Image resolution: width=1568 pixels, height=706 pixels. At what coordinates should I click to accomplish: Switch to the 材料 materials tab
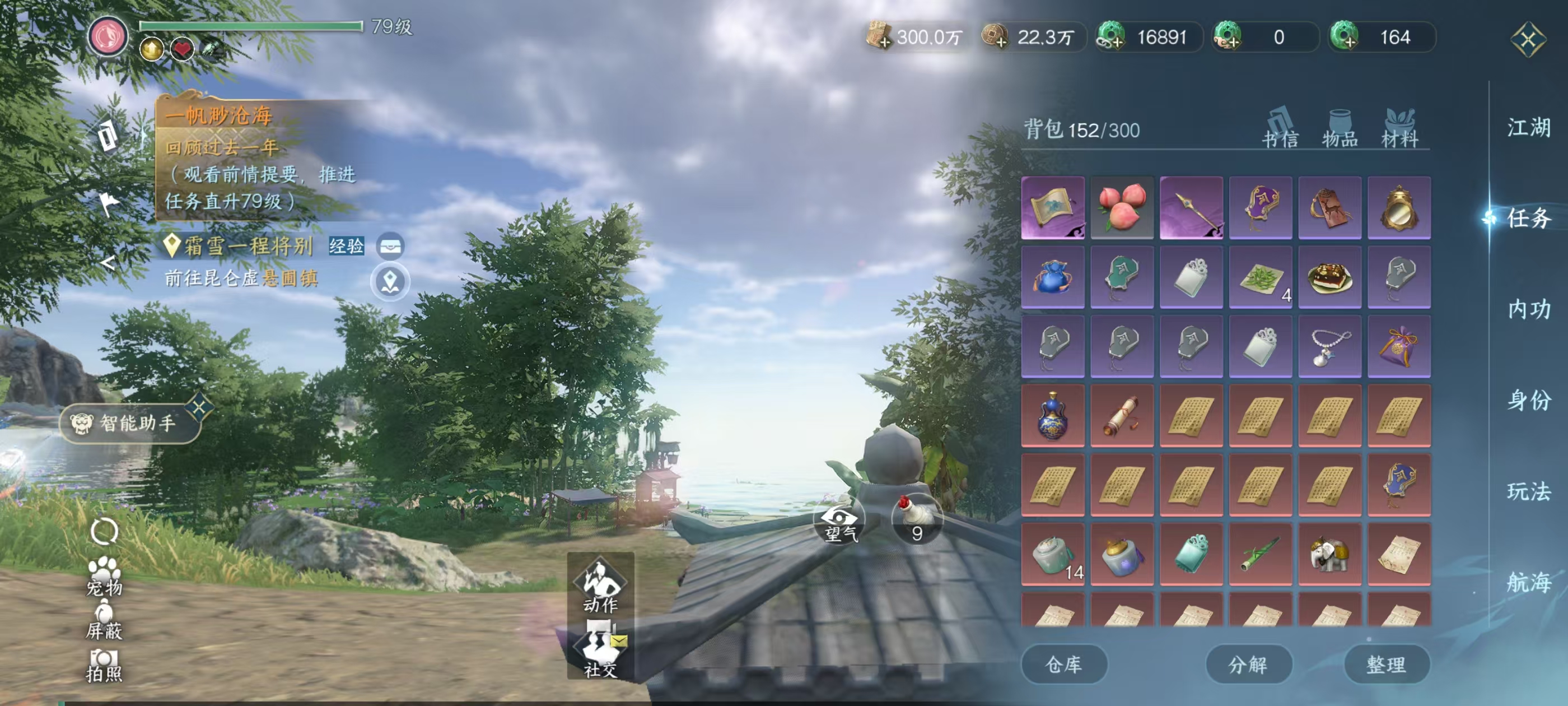pyautogui.click(x=1399, y=129)
